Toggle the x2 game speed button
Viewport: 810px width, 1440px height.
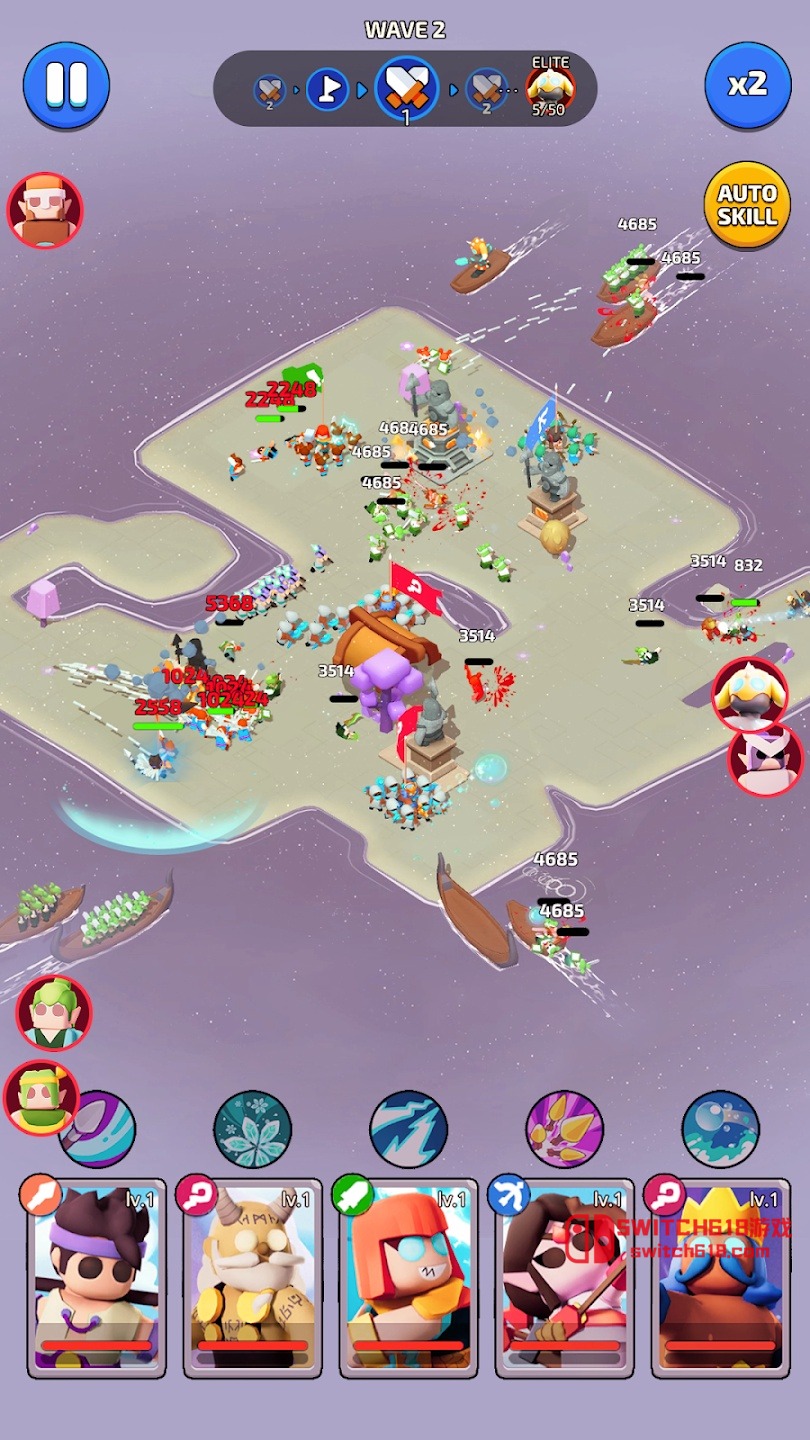(x=747, y=85)
